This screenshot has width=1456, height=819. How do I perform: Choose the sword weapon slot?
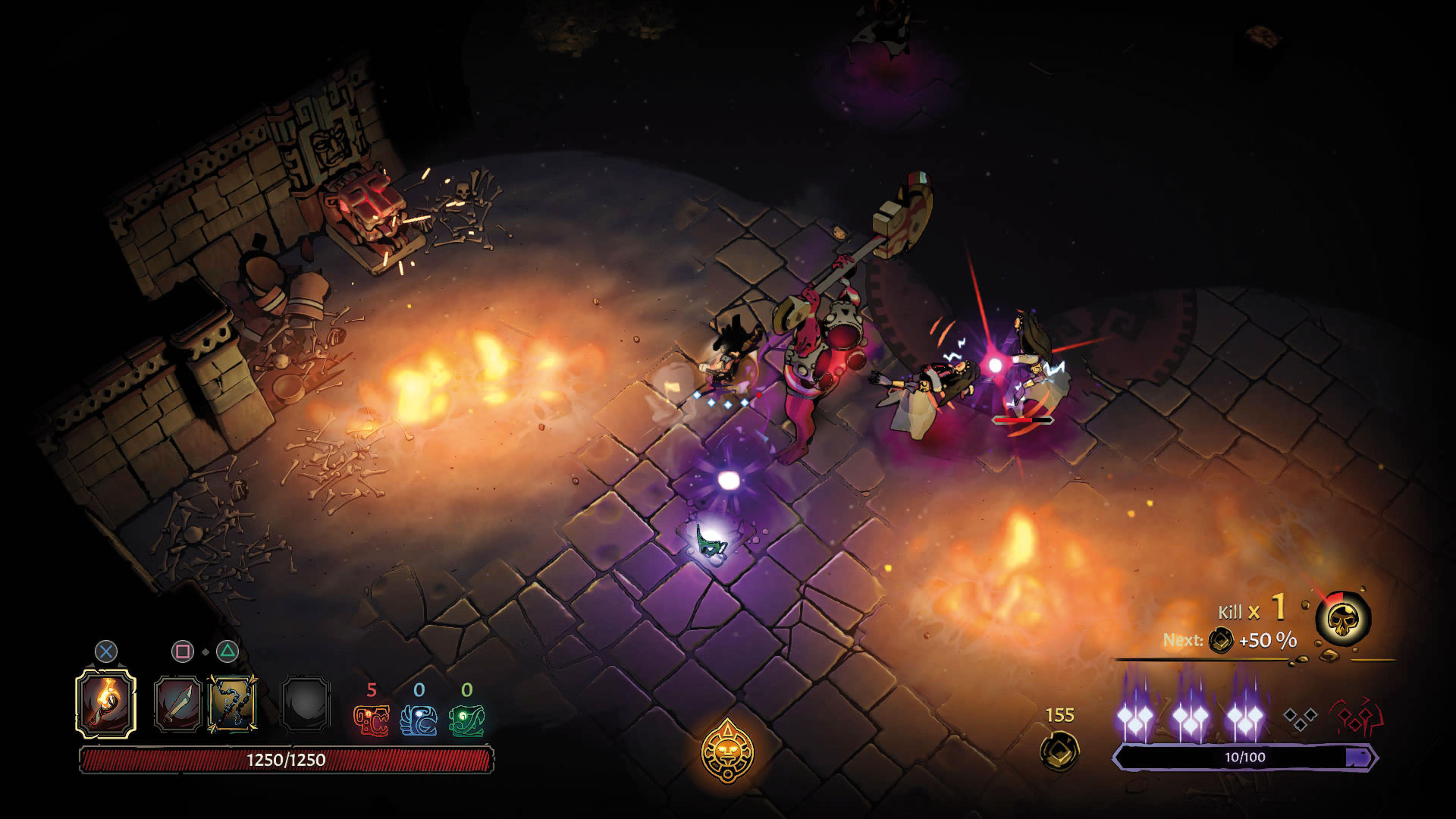177,704
